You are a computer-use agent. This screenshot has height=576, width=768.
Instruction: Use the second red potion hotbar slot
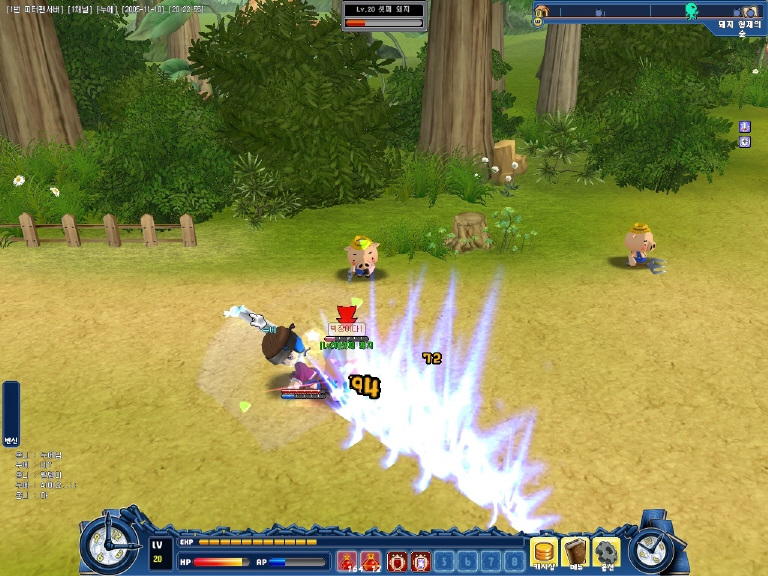coord(372,561)
